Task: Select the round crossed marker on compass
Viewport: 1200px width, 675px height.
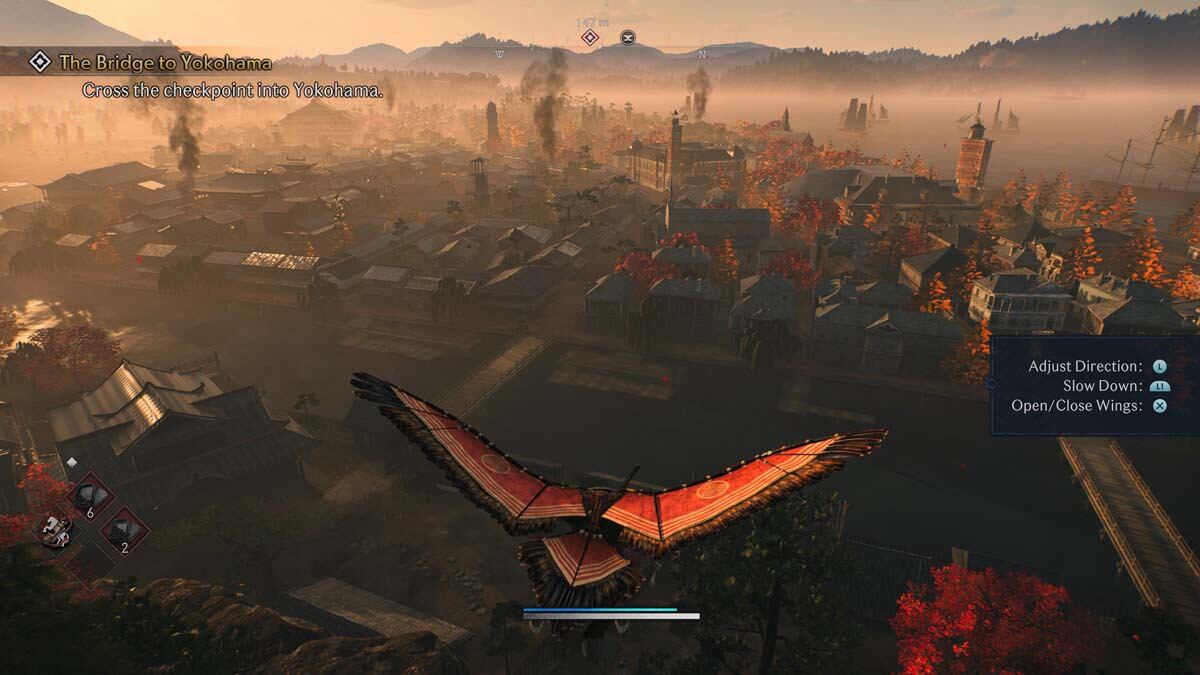Action: (627, 38)
